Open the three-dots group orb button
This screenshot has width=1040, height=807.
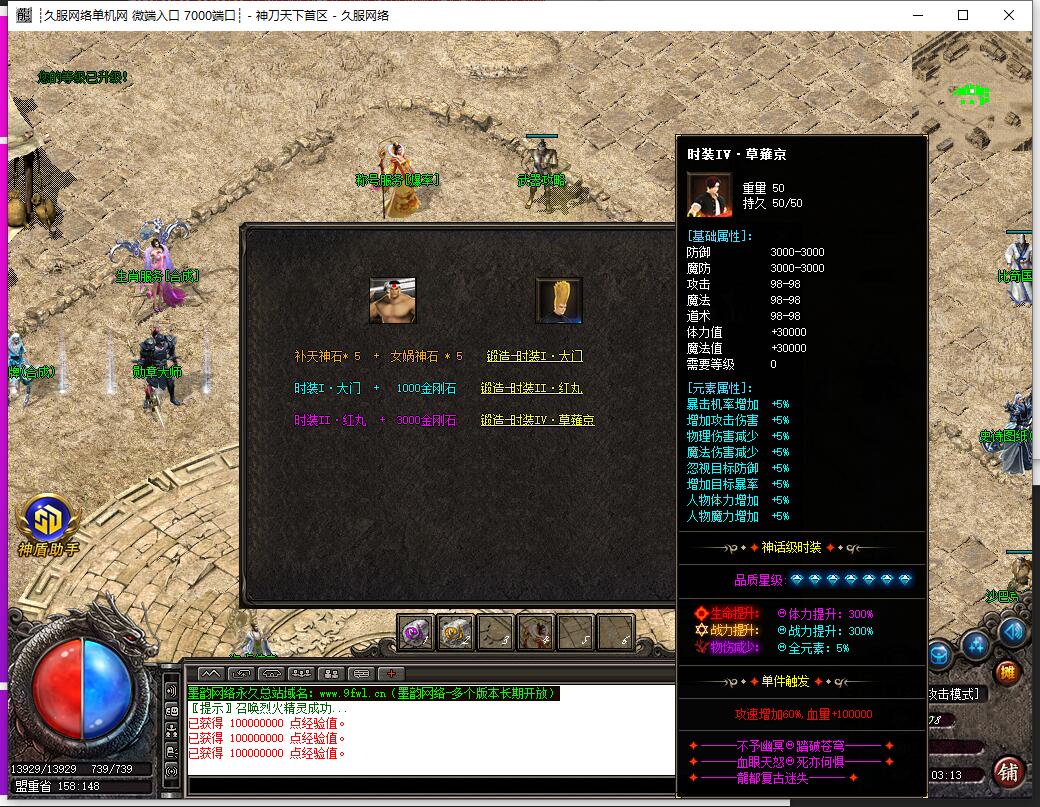pos(976,646)
